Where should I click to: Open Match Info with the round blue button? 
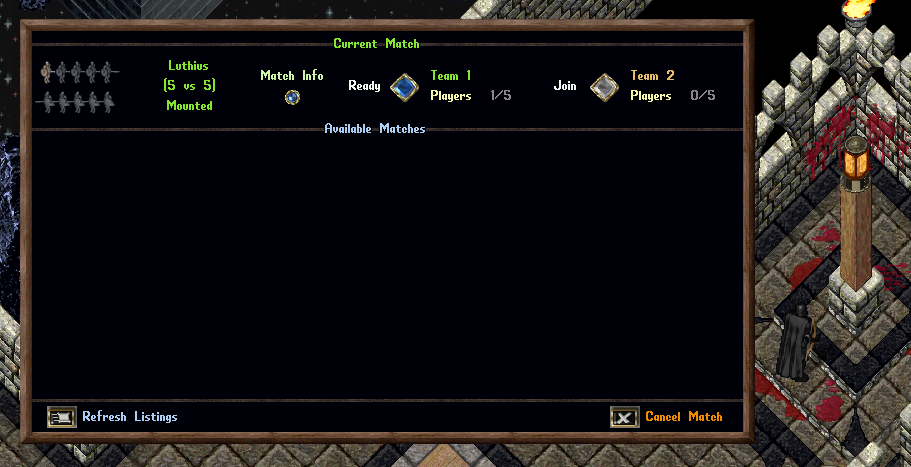click(x=292, y=97)
